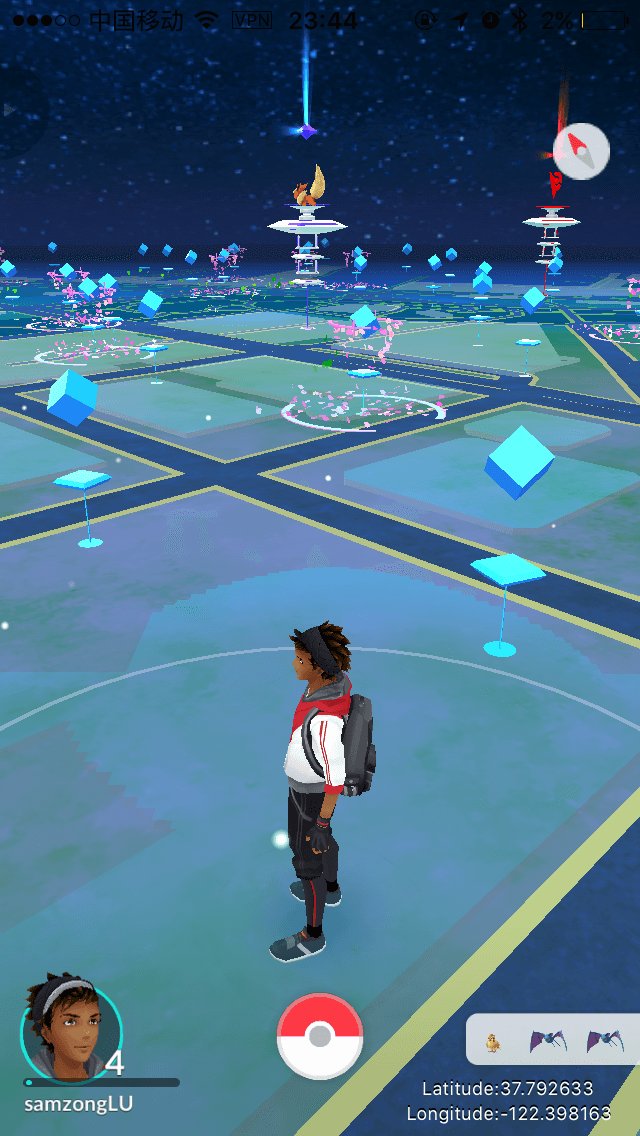Tap the compass to toggle map orientation
Image resolution: width=640 pixels, height=1136 pixels.
coord(582,152)
